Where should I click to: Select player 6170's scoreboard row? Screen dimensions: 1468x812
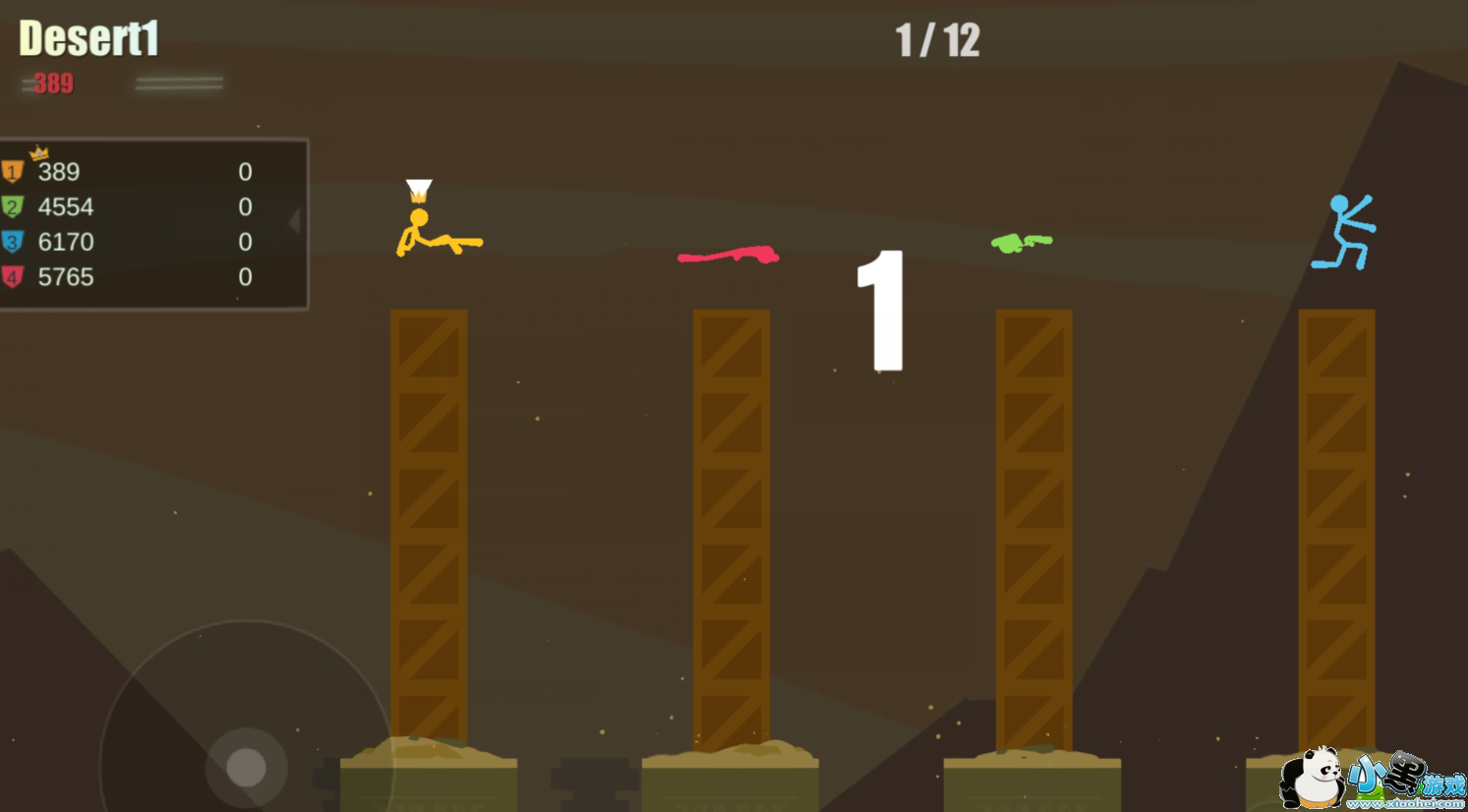click(147, 242)
